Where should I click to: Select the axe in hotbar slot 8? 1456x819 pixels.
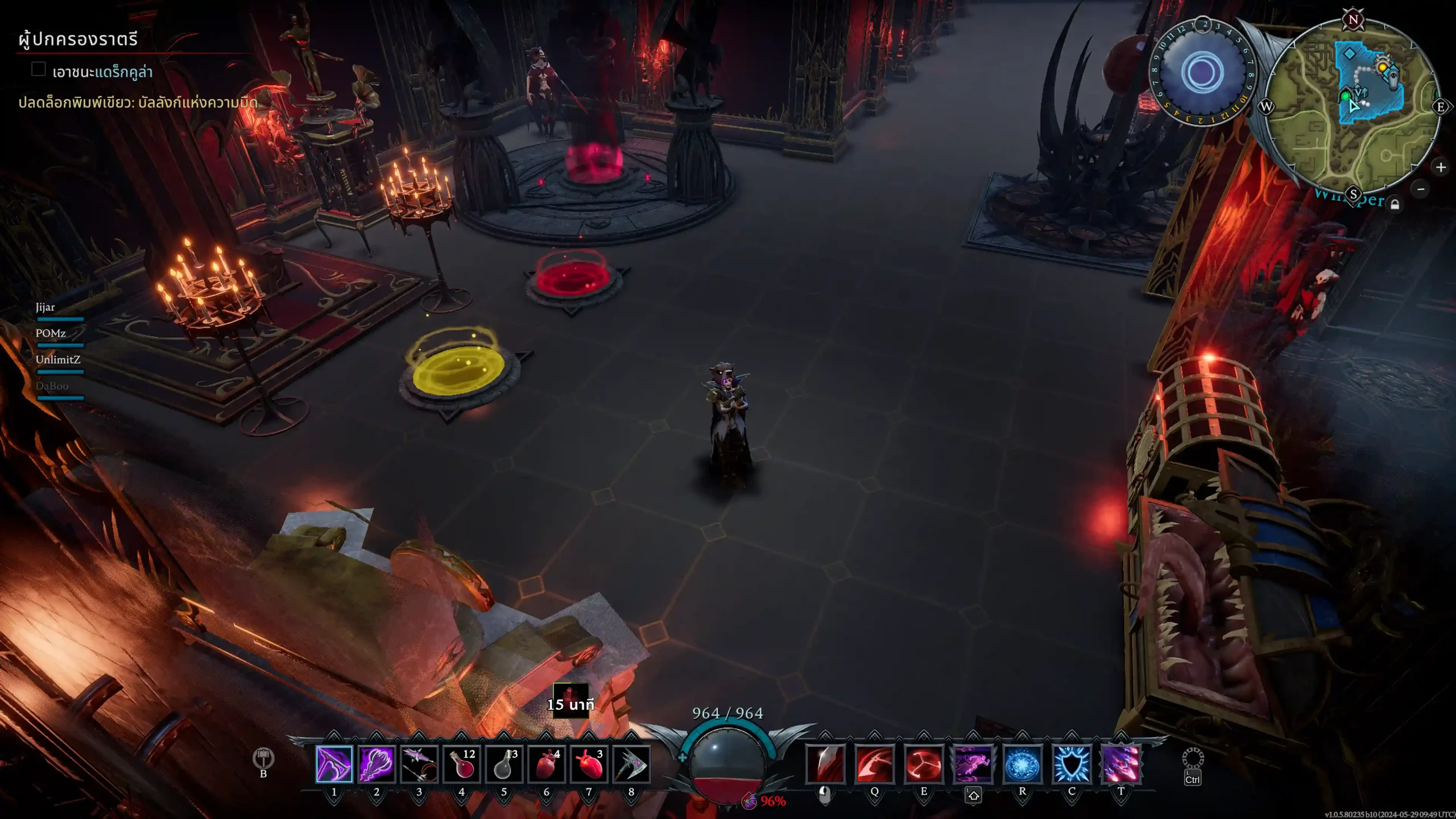click(x=631, y=763)
